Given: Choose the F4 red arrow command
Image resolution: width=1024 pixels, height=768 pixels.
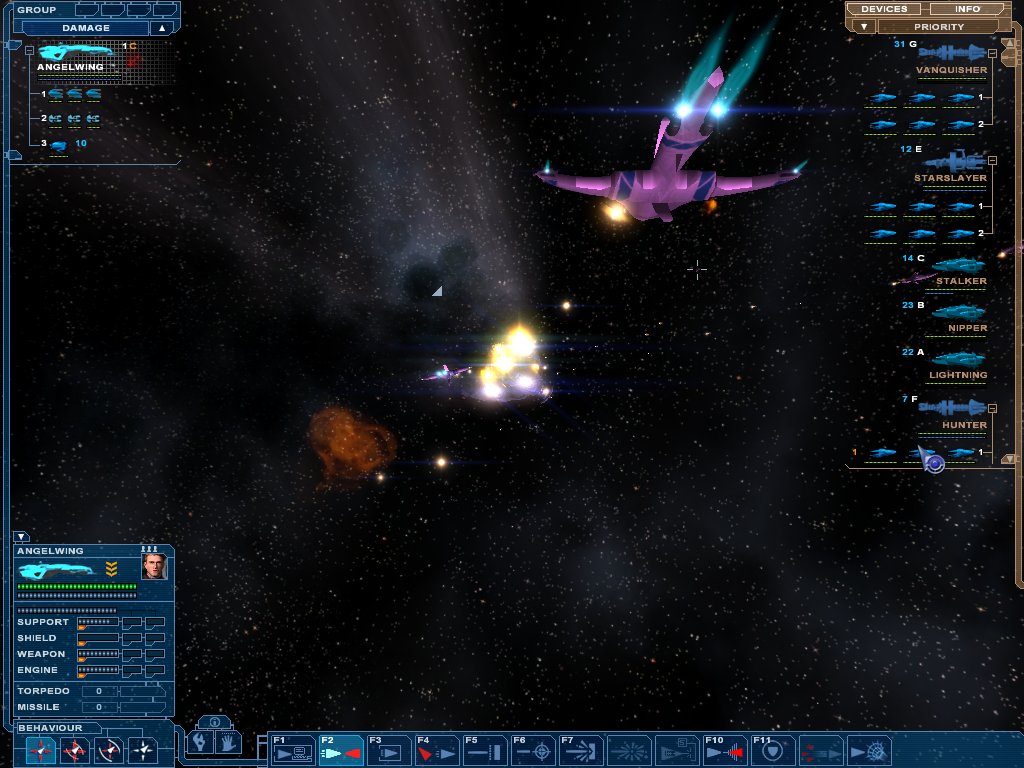Looking at the screenshot, I should point(435,750).
